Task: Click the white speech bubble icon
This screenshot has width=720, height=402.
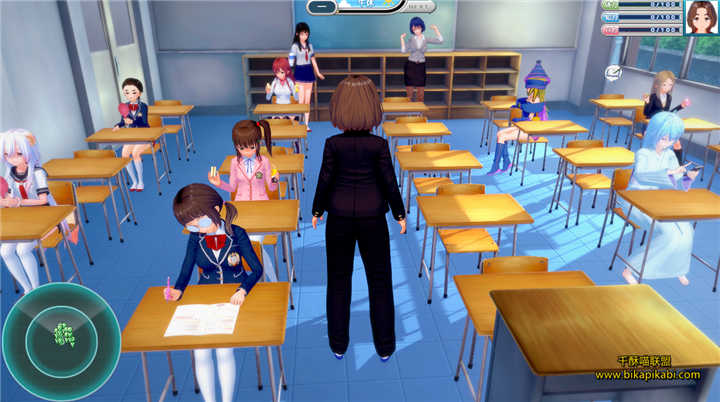Action: (x=614, y=73)
